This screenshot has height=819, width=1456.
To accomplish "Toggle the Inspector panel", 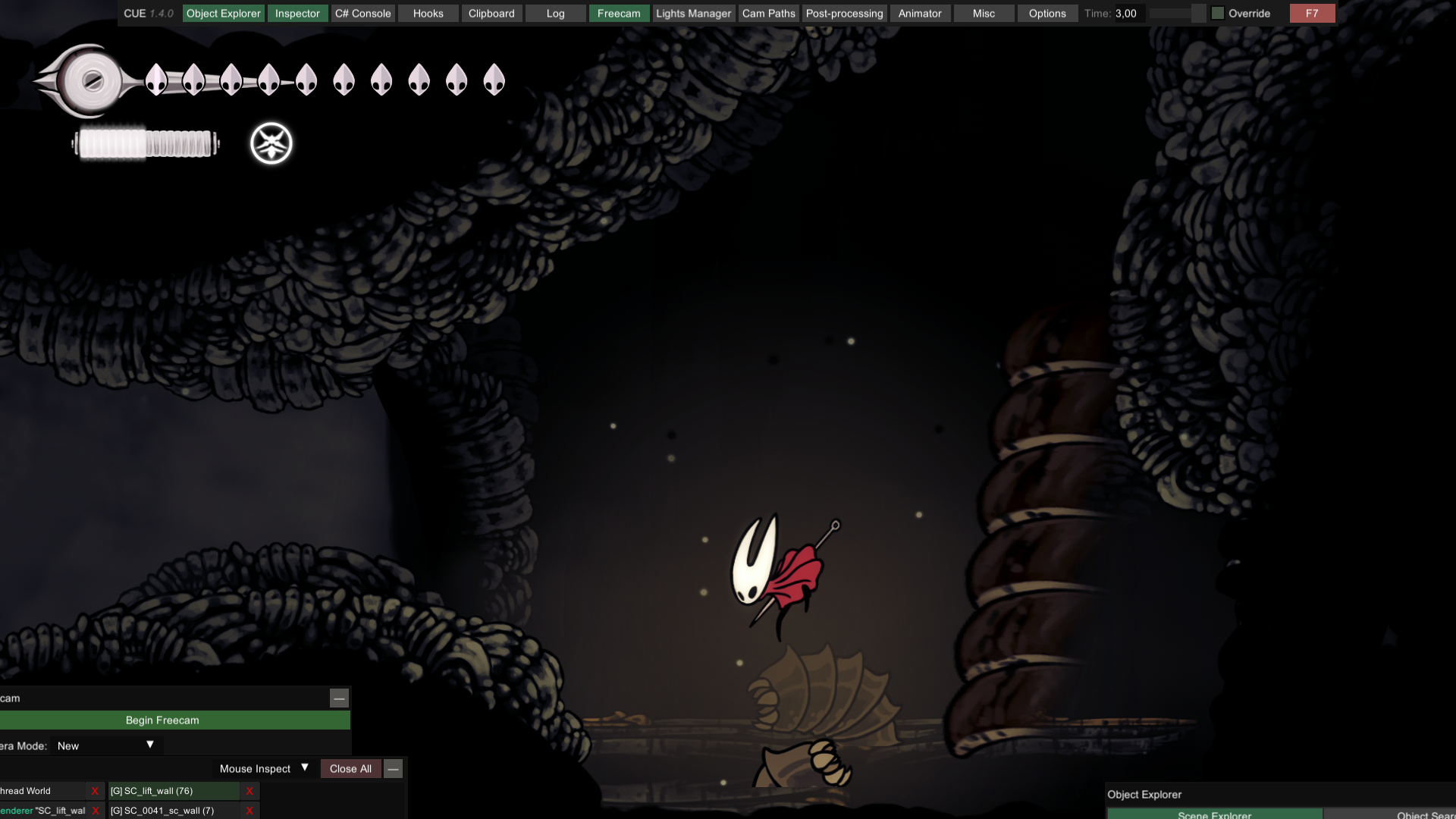I will click(297, 14).
